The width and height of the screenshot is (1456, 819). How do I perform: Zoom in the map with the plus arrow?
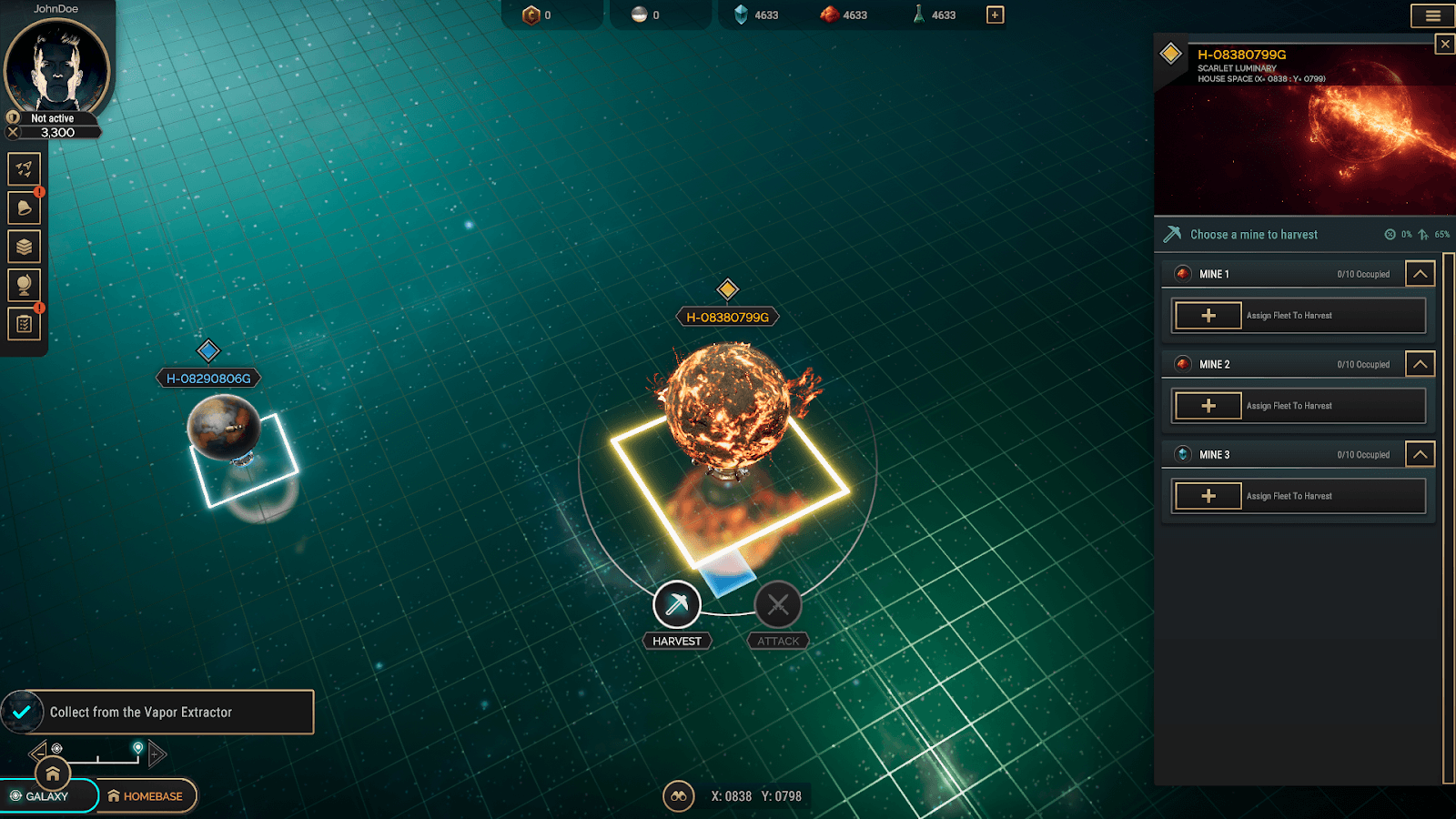point(157,753)
